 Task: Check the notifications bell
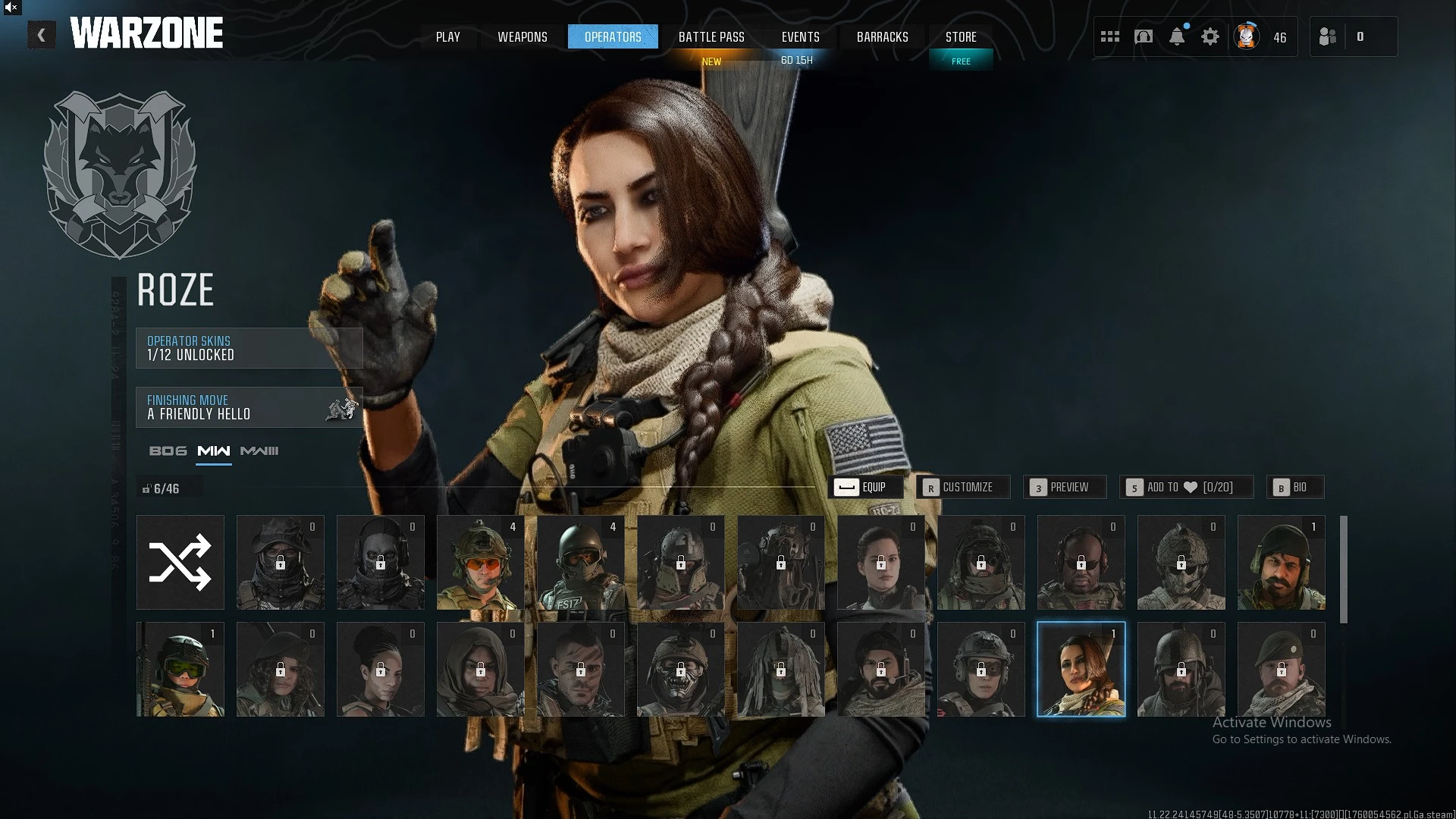(1177, 36)
